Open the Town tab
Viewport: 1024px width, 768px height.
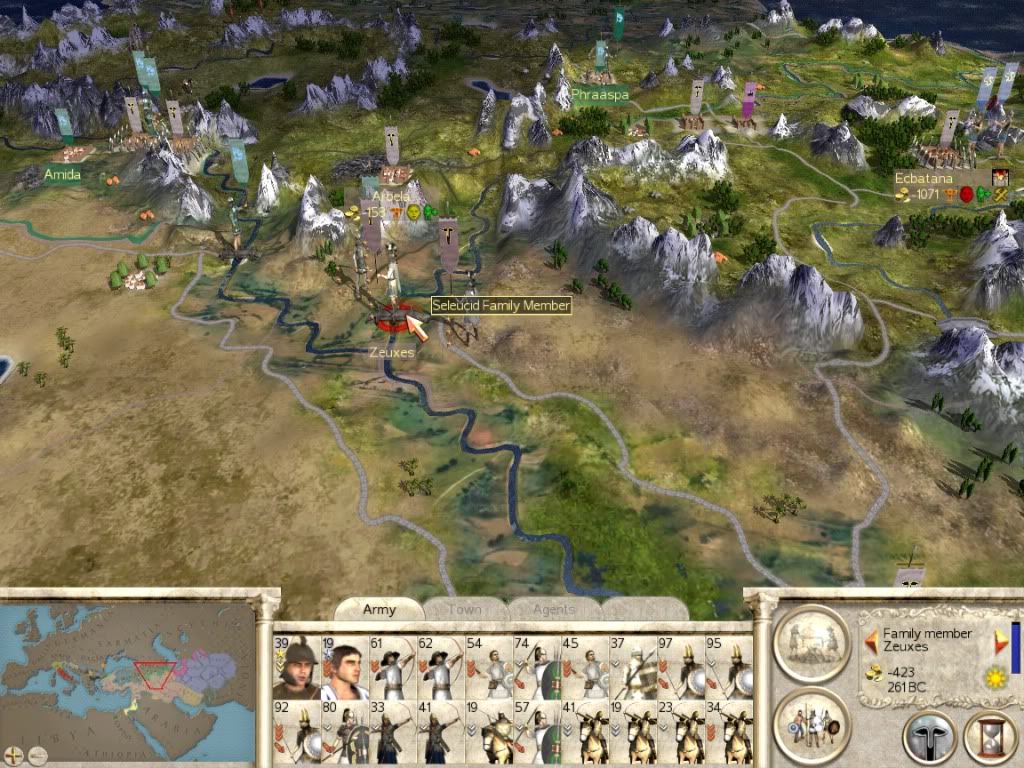pos(464,609)
